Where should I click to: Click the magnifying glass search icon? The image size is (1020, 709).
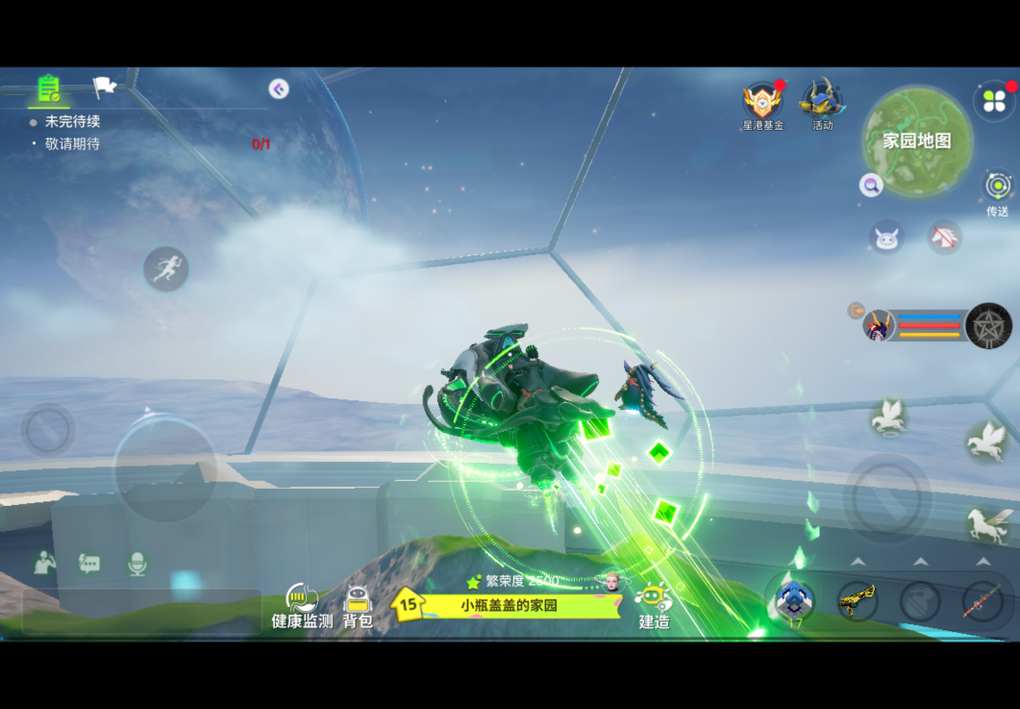click(x=870, y=185)
